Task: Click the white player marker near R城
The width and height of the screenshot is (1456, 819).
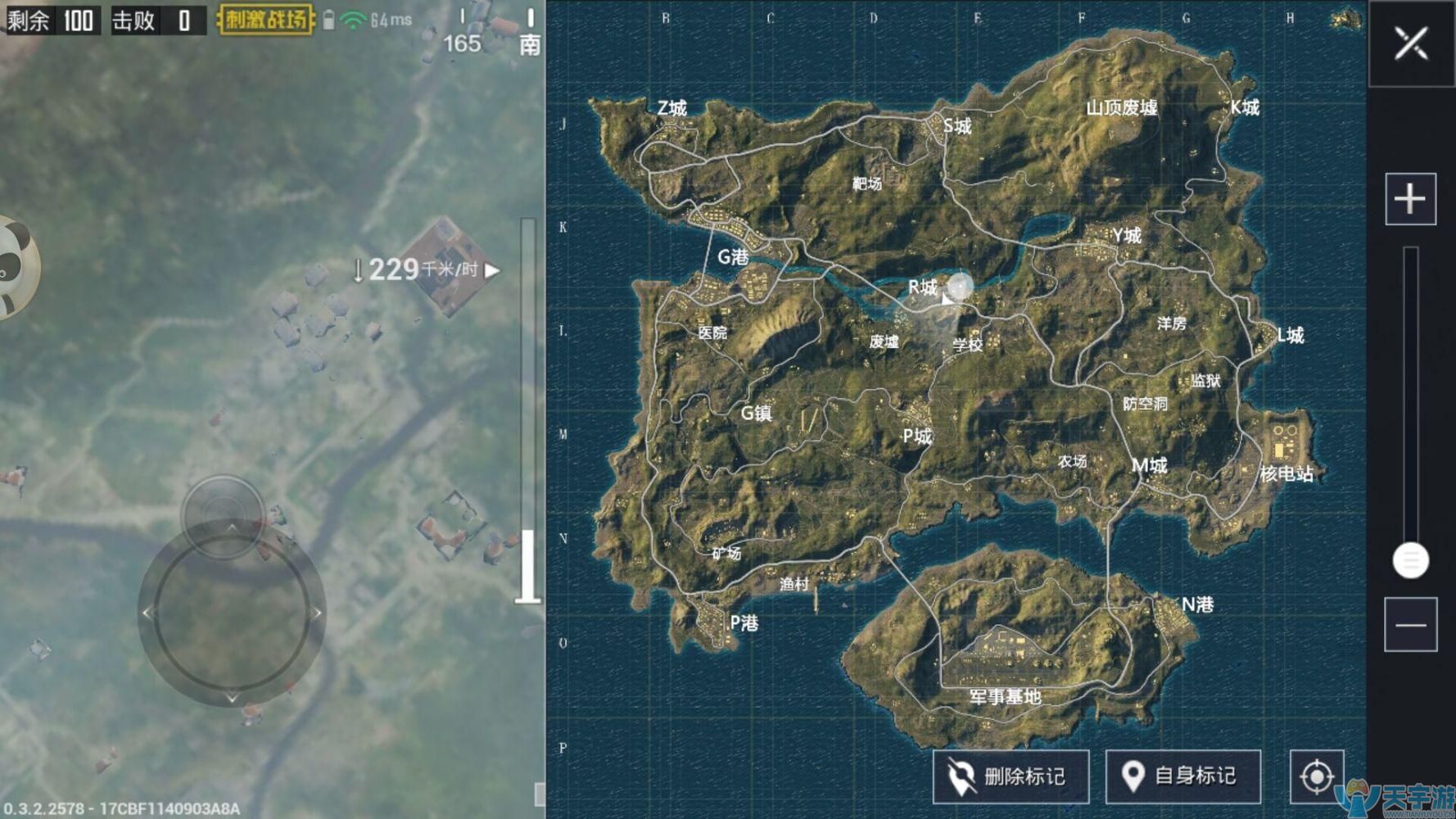Action: (x=959, y=287)
